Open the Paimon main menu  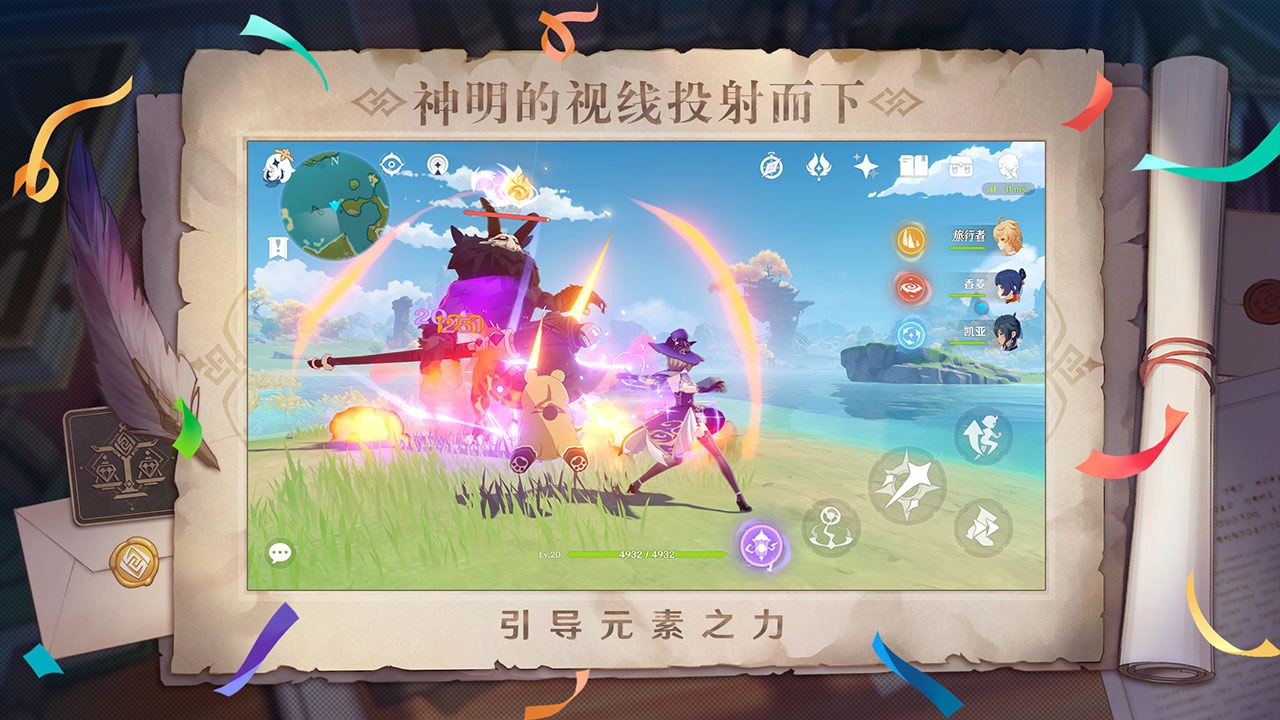[278, 172]
